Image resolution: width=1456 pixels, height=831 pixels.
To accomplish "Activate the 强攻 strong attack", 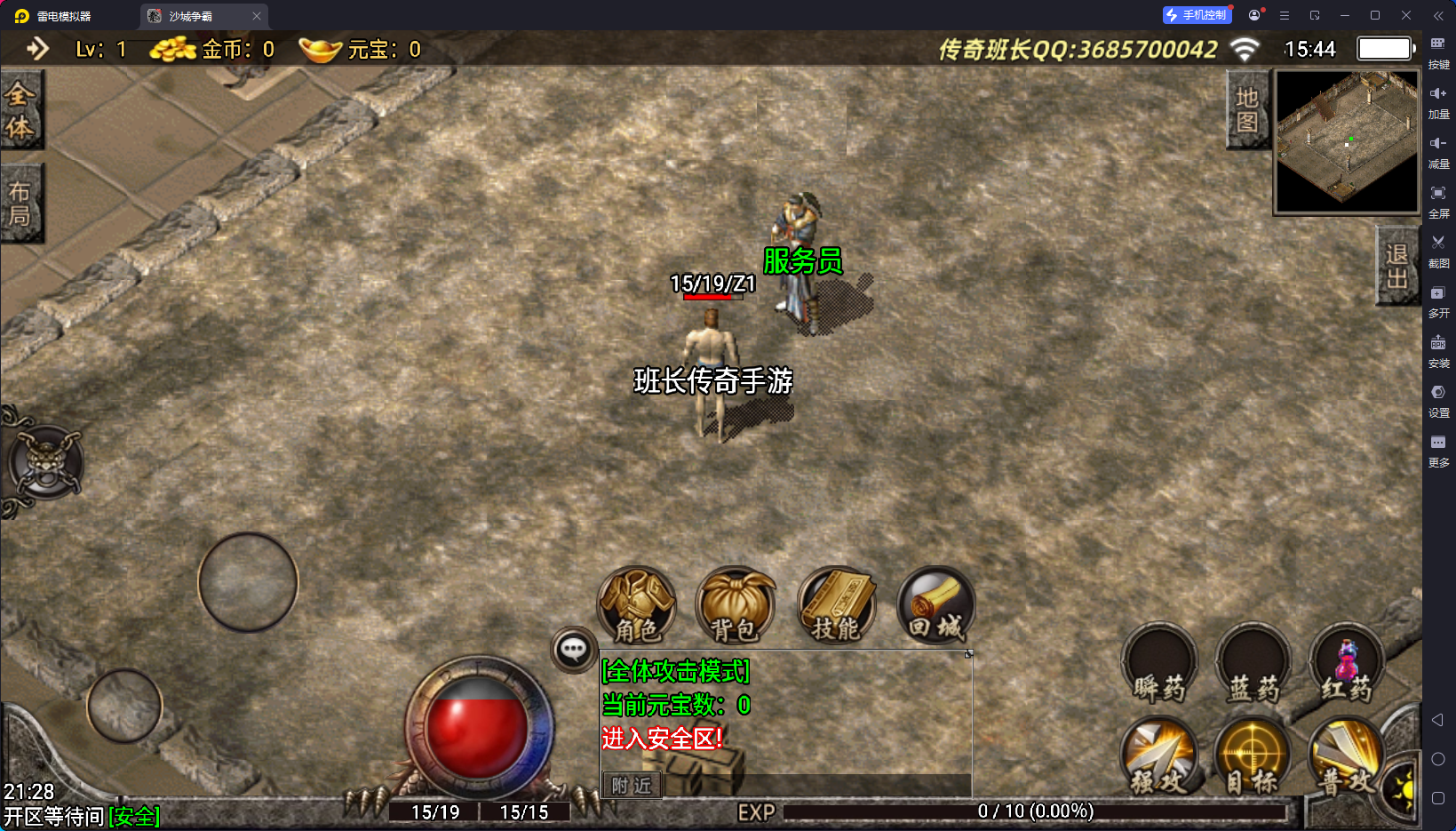I will tap(1159, 757).
